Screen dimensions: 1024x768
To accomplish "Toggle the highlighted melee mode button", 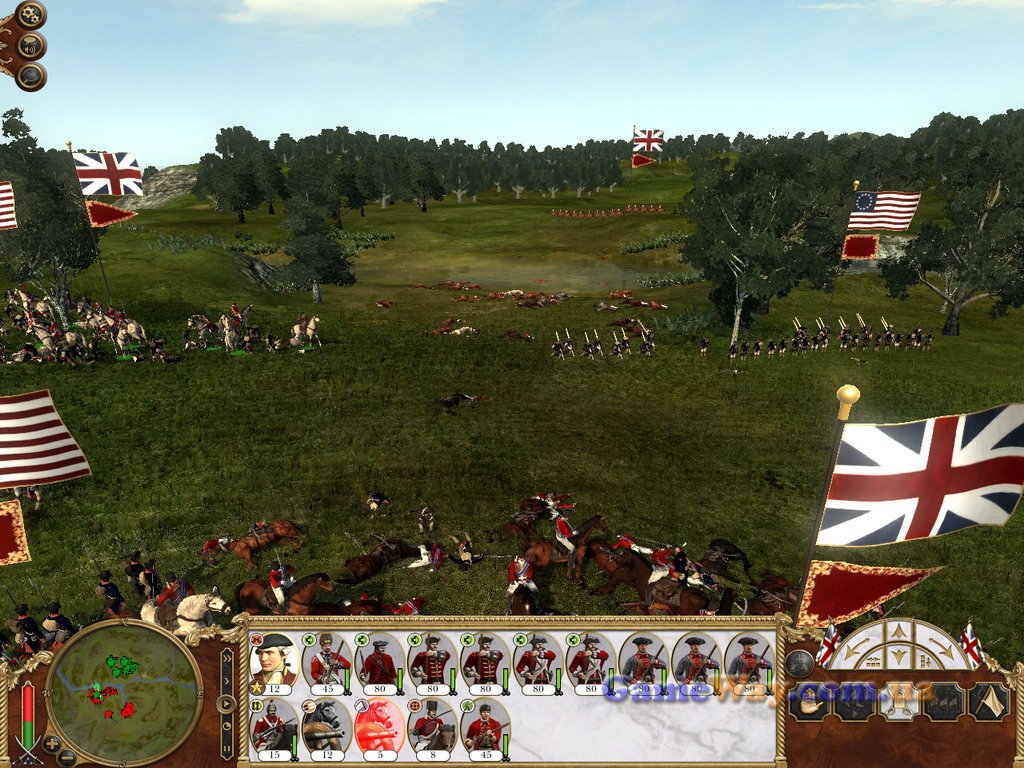I will [x=899, y=702].
